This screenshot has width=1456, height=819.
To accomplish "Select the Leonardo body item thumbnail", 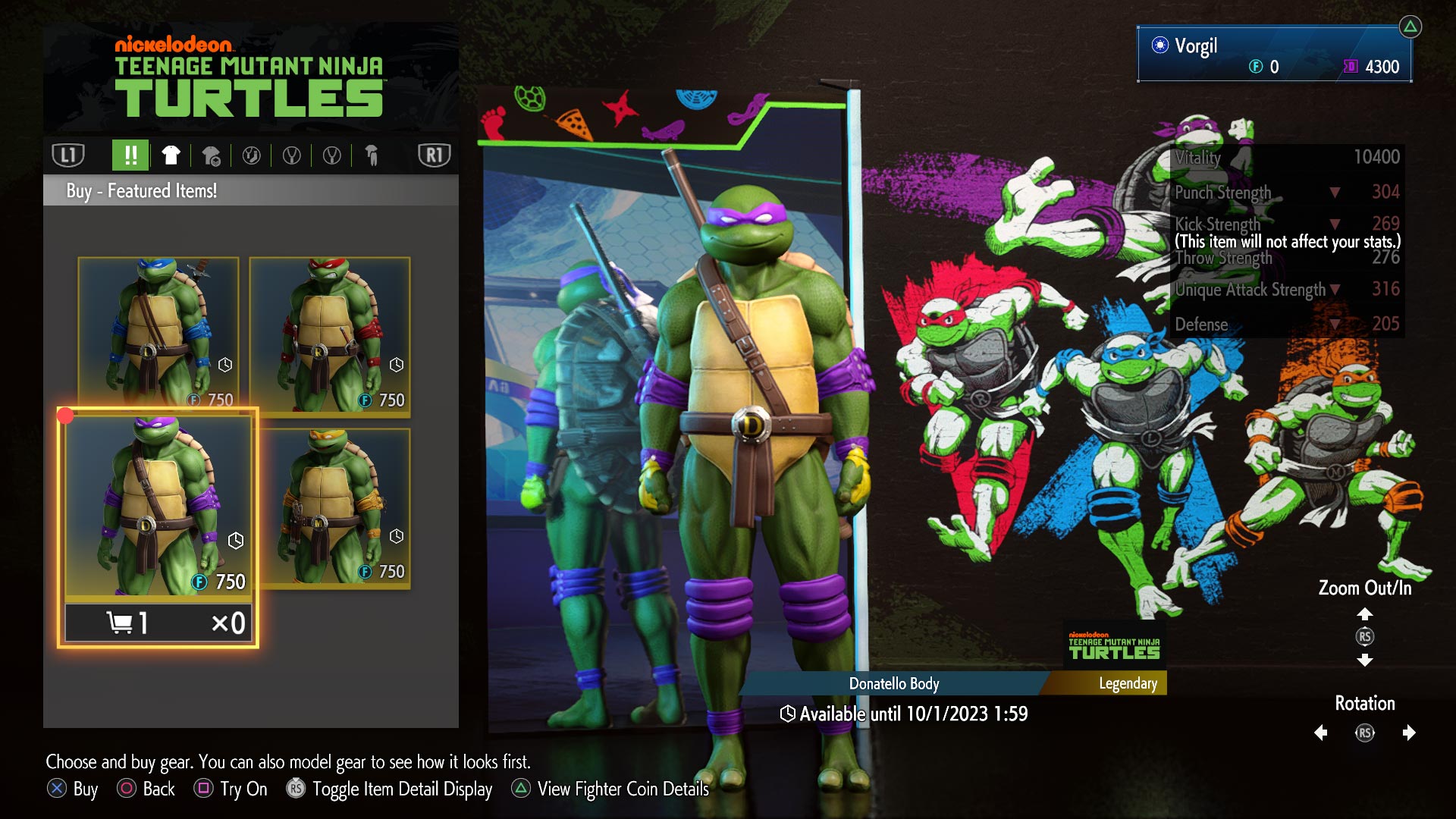I will tap(155, 329).
